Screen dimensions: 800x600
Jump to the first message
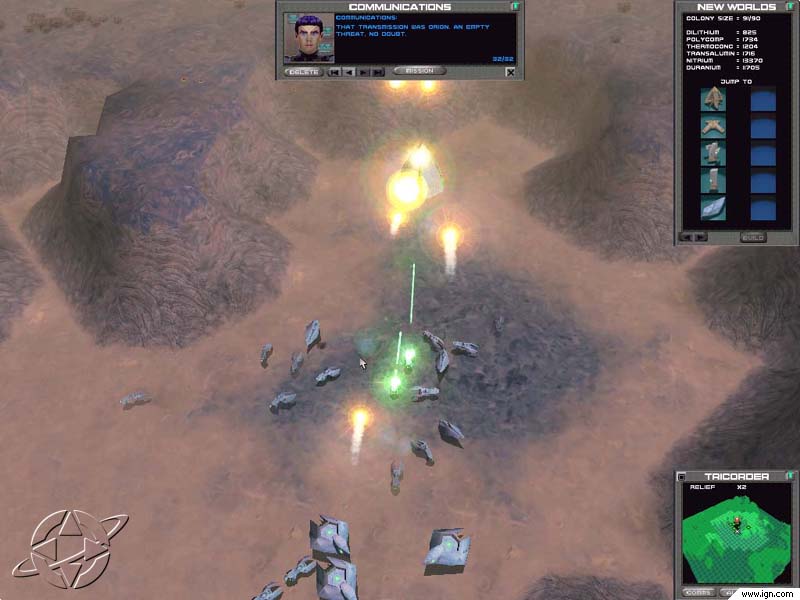tap(334, 72)
